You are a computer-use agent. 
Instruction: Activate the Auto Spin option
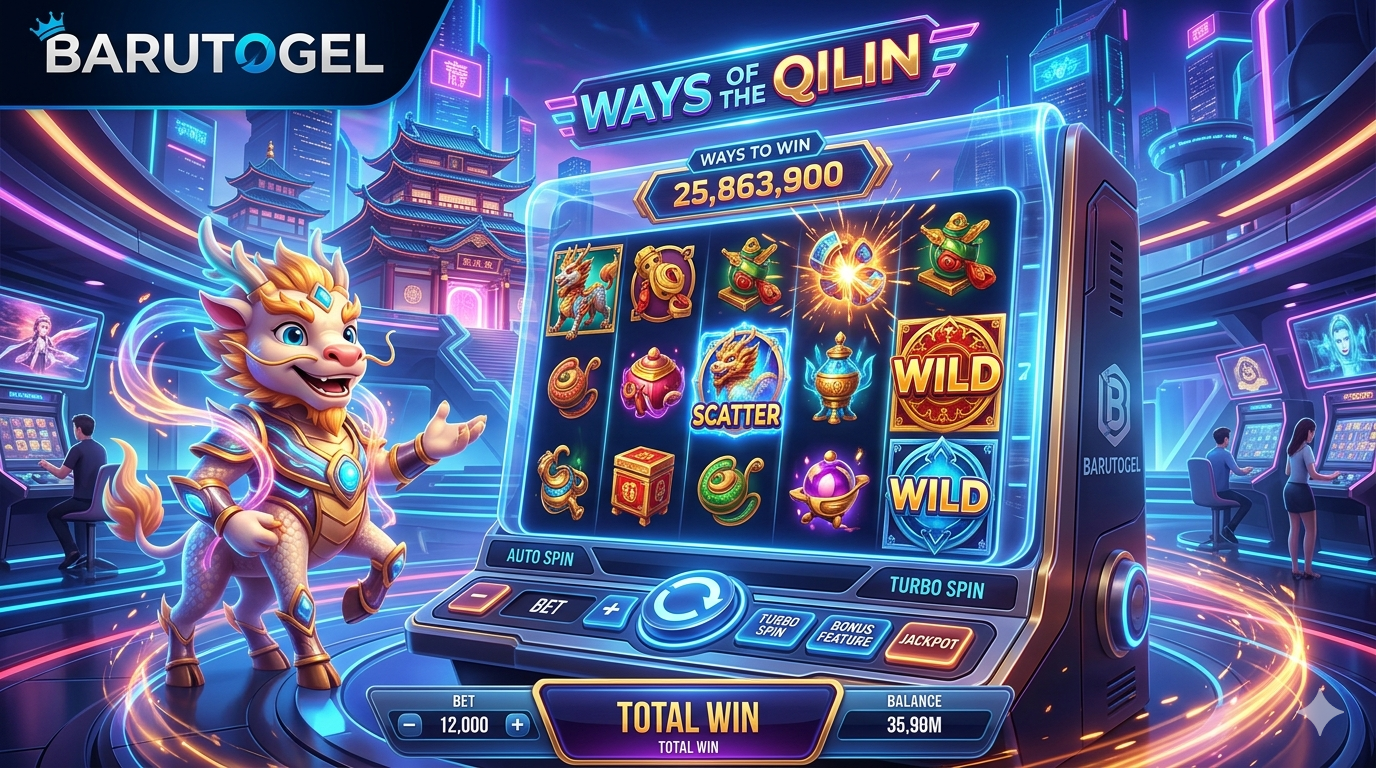tap(541, 558)
